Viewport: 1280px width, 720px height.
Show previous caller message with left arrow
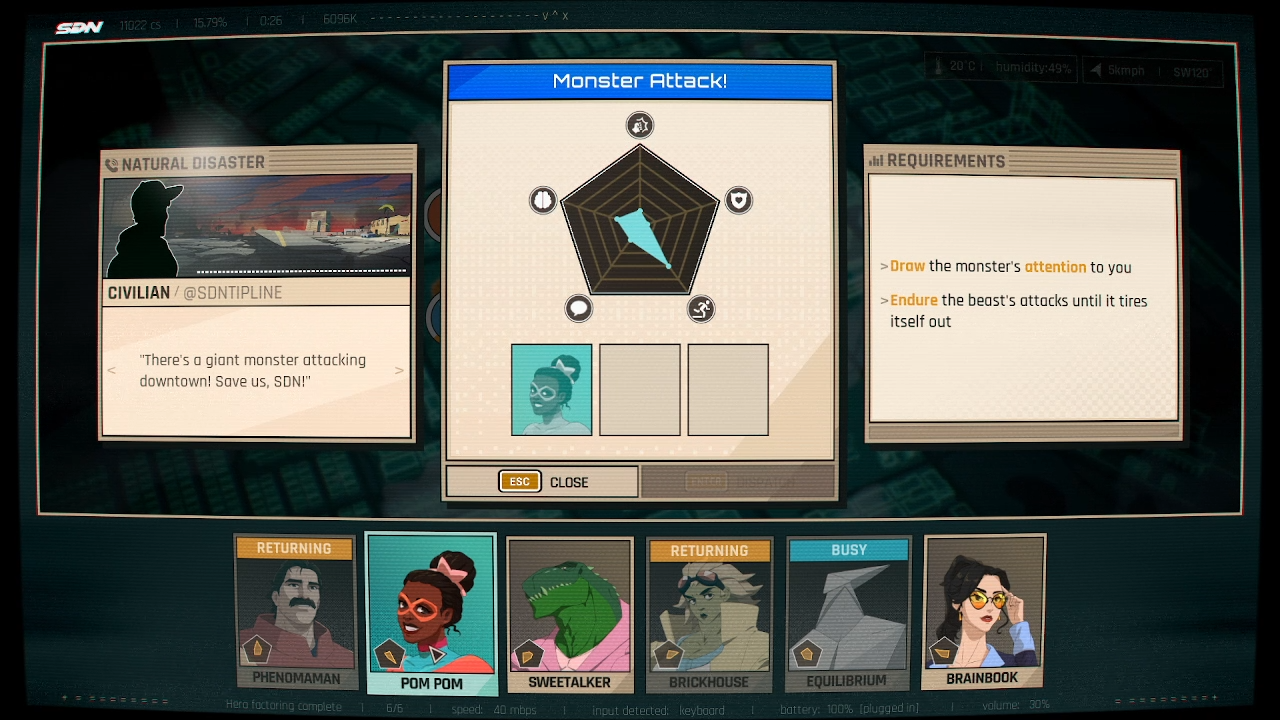pyautogui.click(x=112, y=371)
